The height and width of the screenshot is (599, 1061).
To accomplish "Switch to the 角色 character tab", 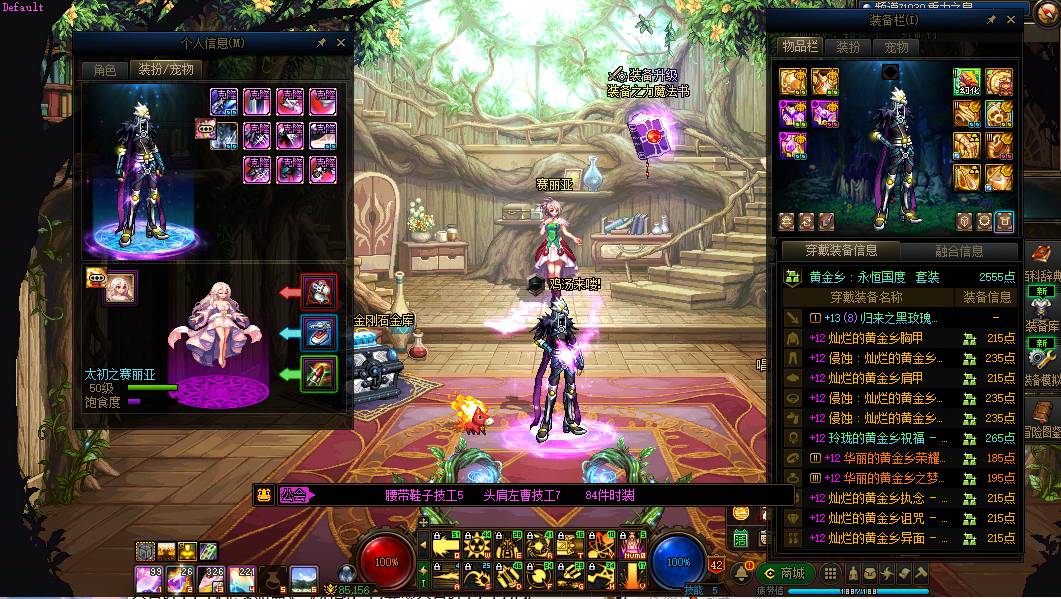I will coord(105,70).
